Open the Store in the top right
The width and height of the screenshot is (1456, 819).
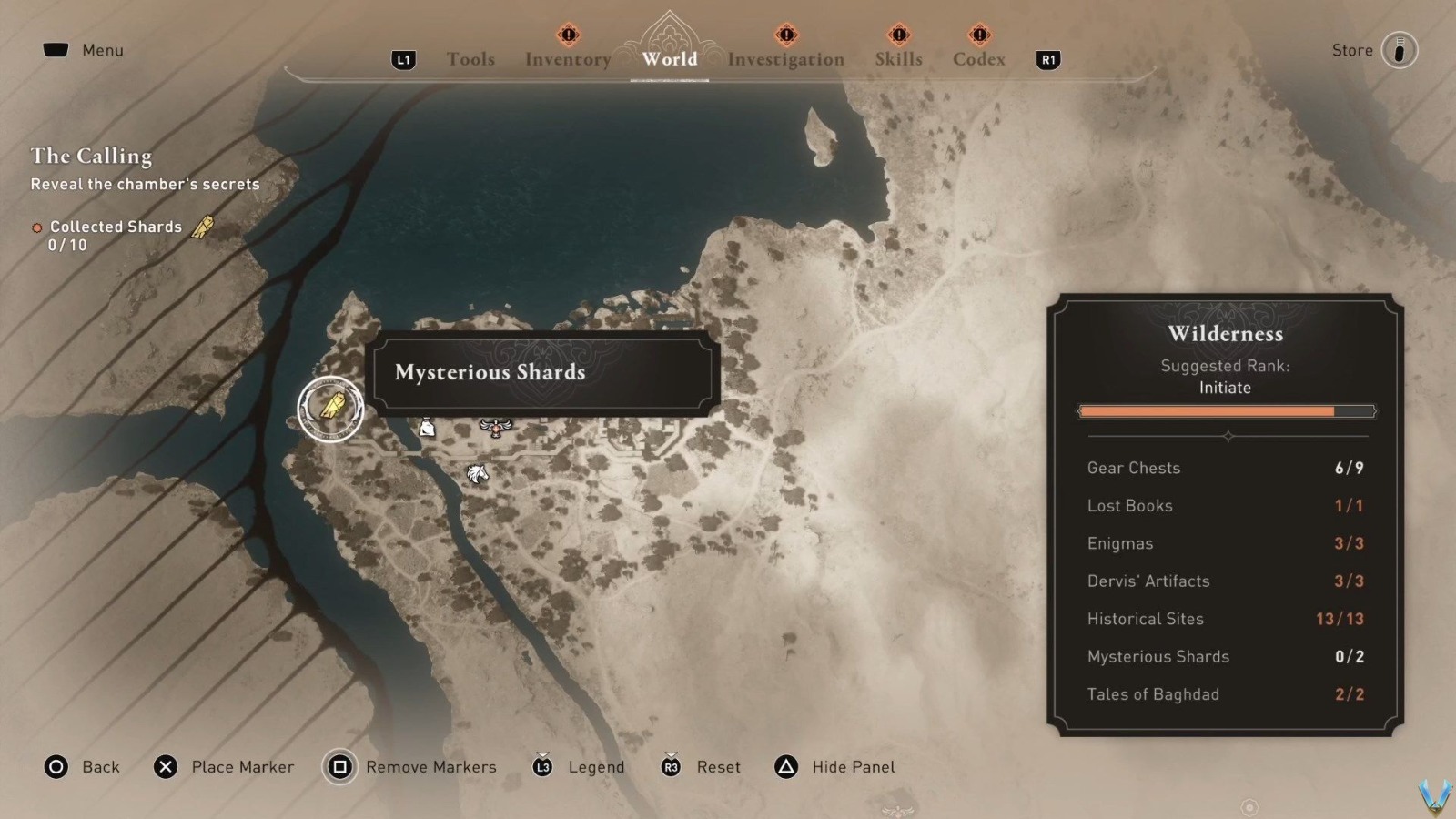click(1399, 50)
